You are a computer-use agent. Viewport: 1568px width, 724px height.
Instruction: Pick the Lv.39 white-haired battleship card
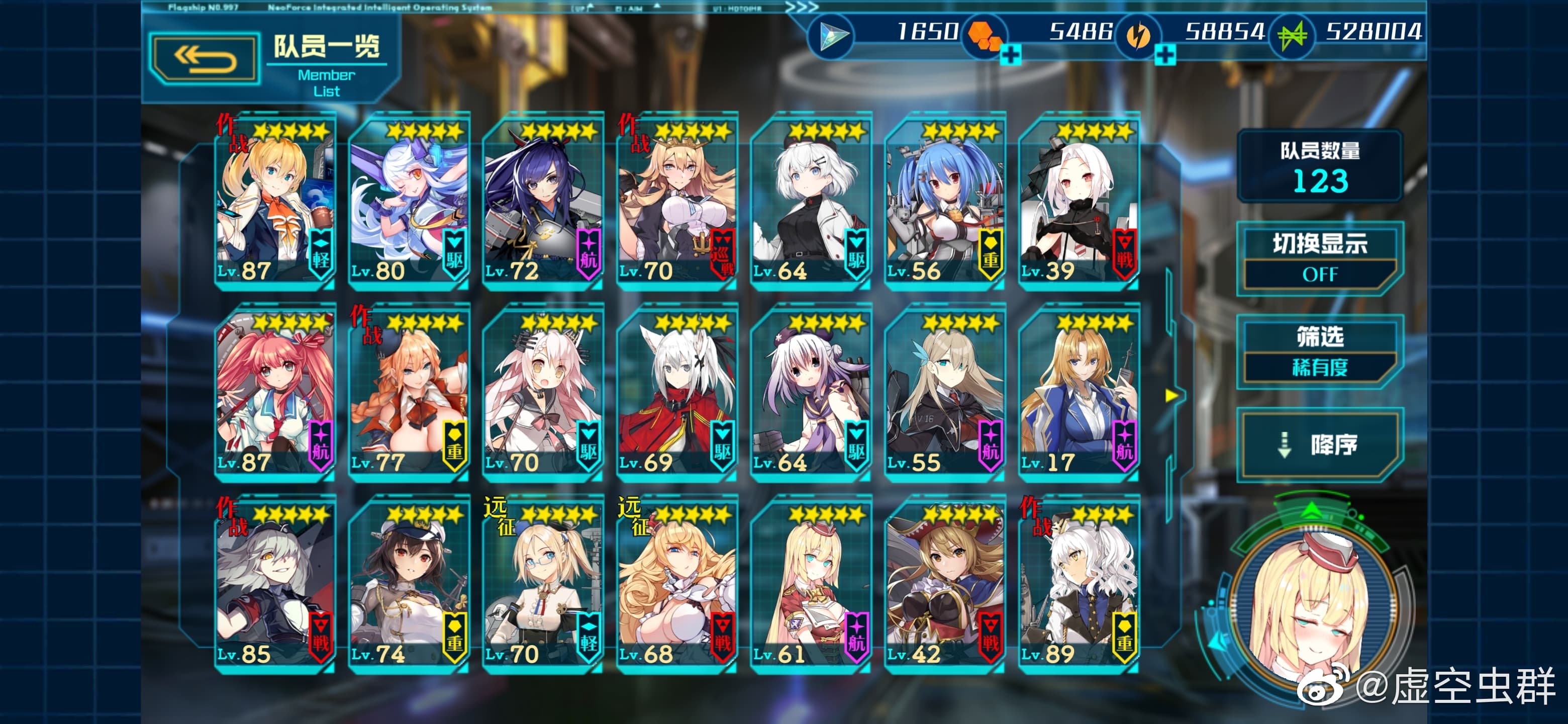[x=1078, y=201]
